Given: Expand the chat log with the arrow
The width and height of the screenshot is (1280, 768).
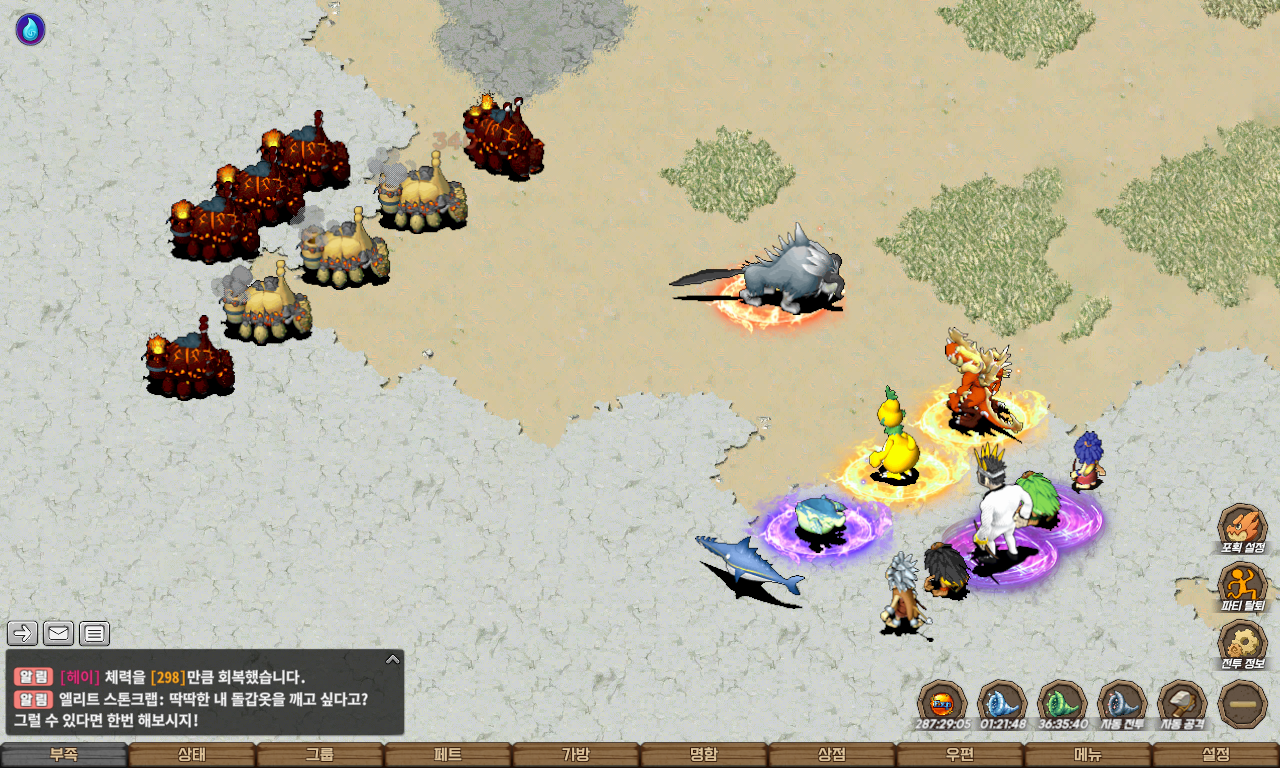Looking at the screenshot, I should [x=393, y=659].
